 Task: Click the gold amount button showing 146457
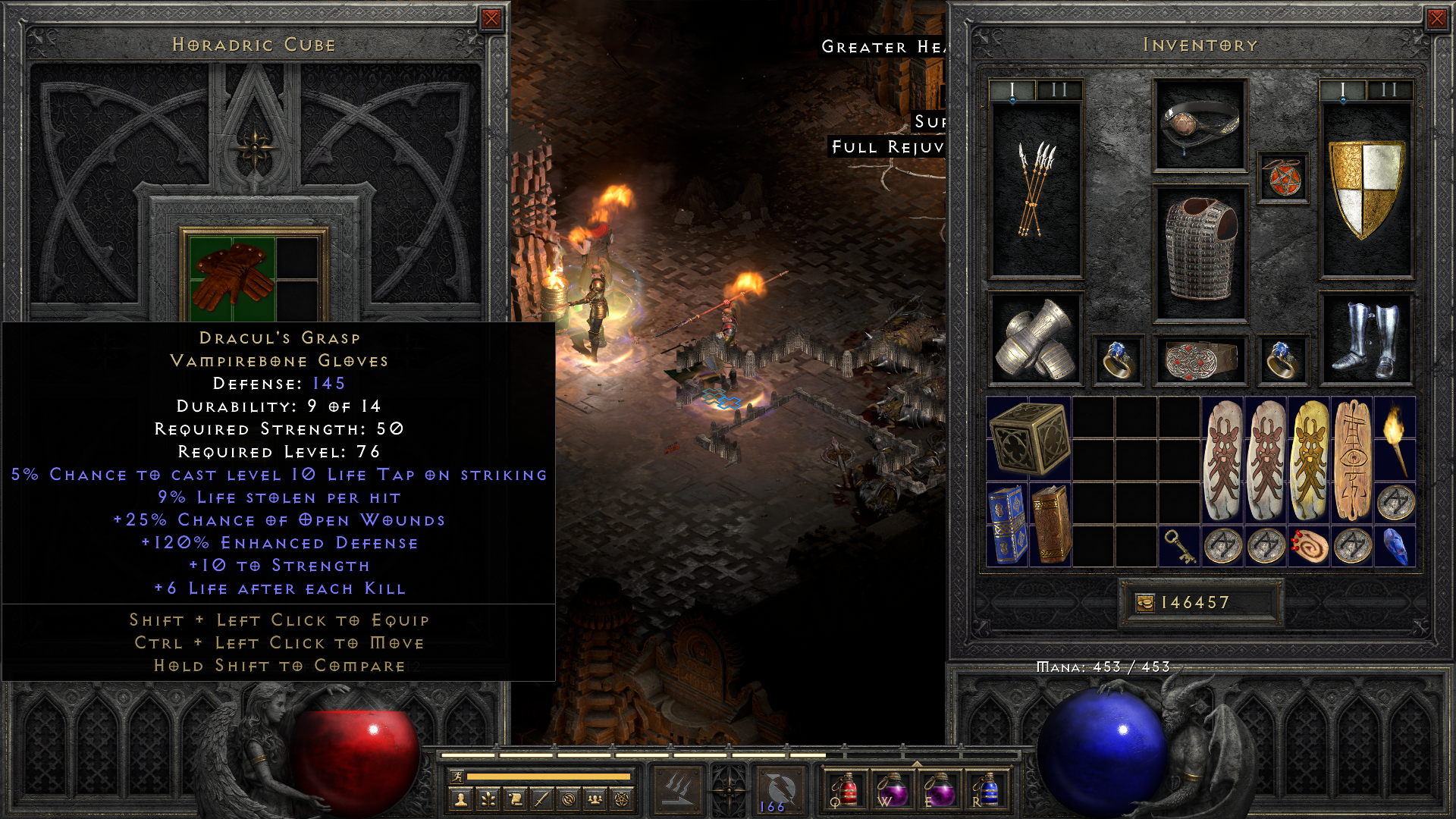pos(1200,603)
